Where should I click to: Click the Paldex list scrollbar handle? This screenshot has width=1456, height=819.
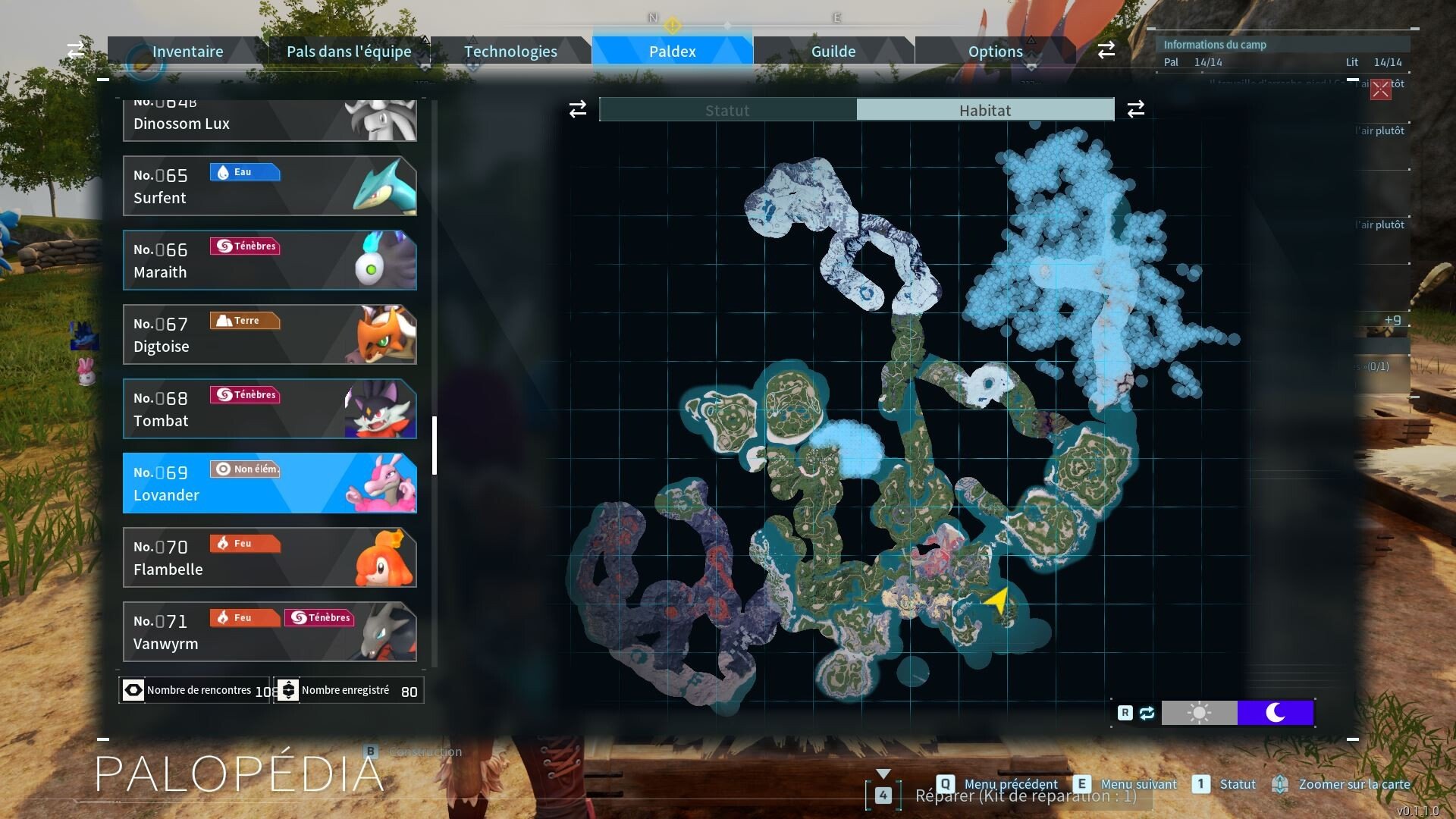(x=435, y=445)
